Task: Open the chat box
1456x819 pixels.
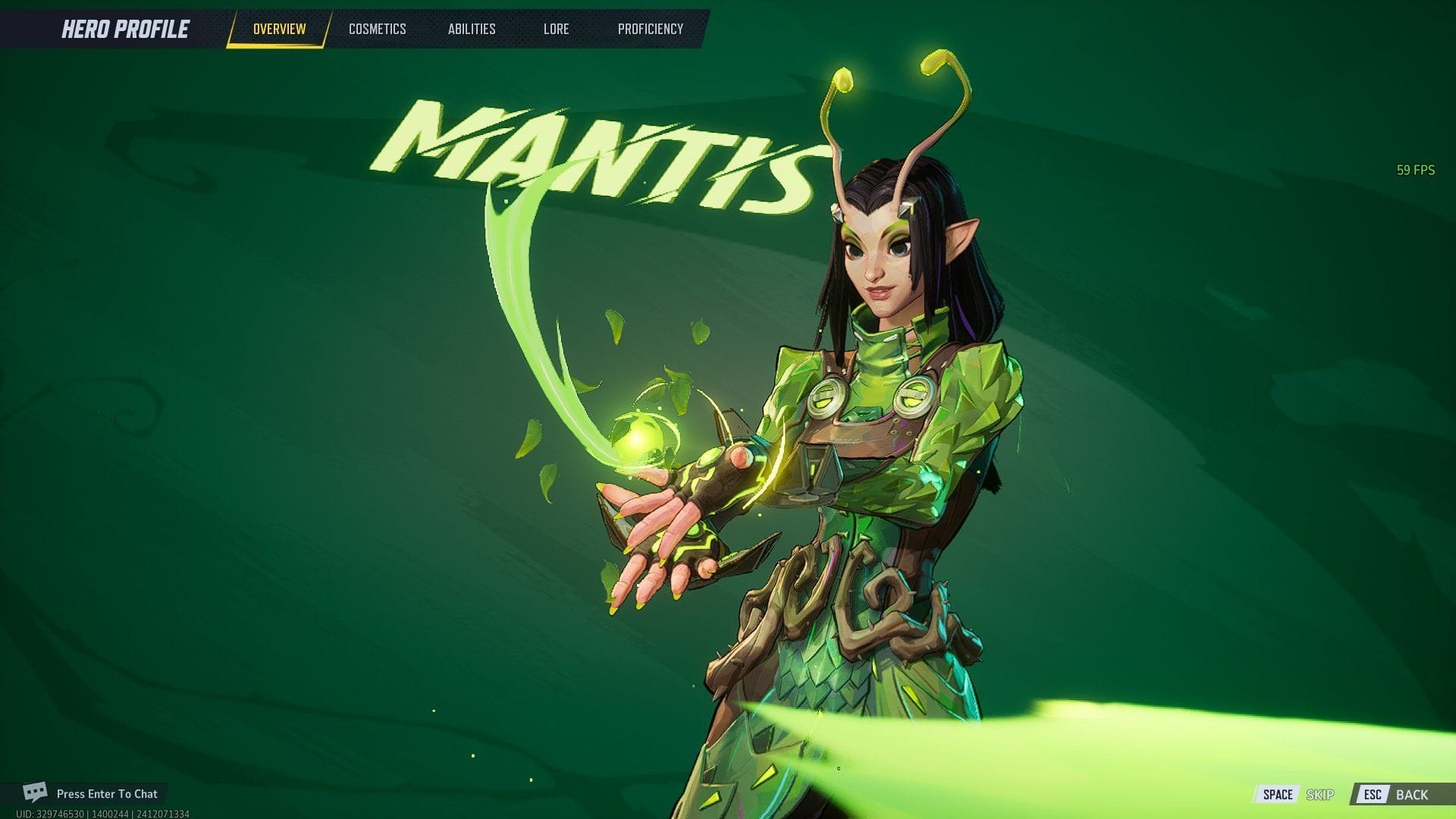Action: (x=91, y=793)
